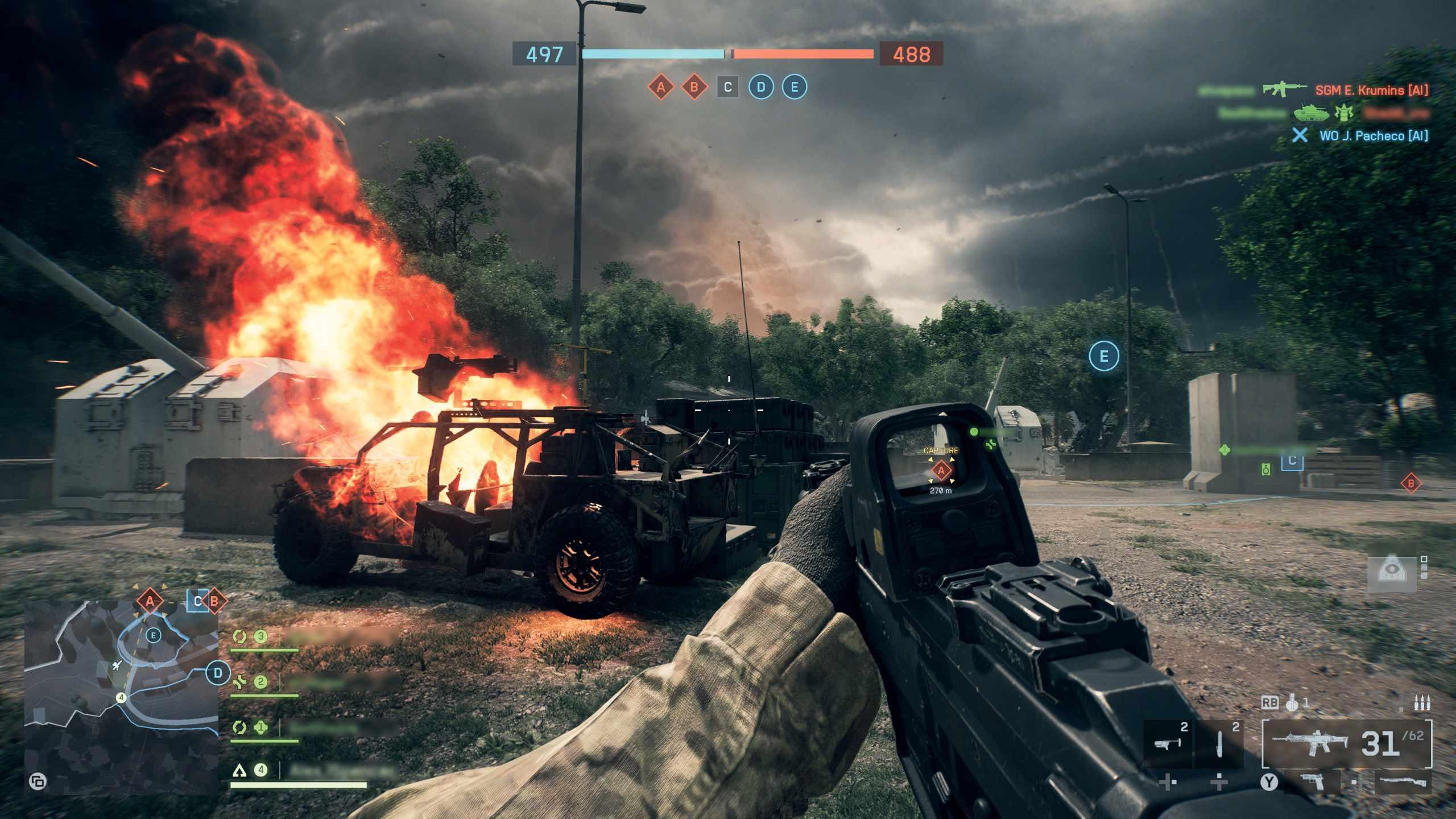Screen dimensions: 1456x819
Task: Select friendly objective D in the top bar
Action: 761,87
